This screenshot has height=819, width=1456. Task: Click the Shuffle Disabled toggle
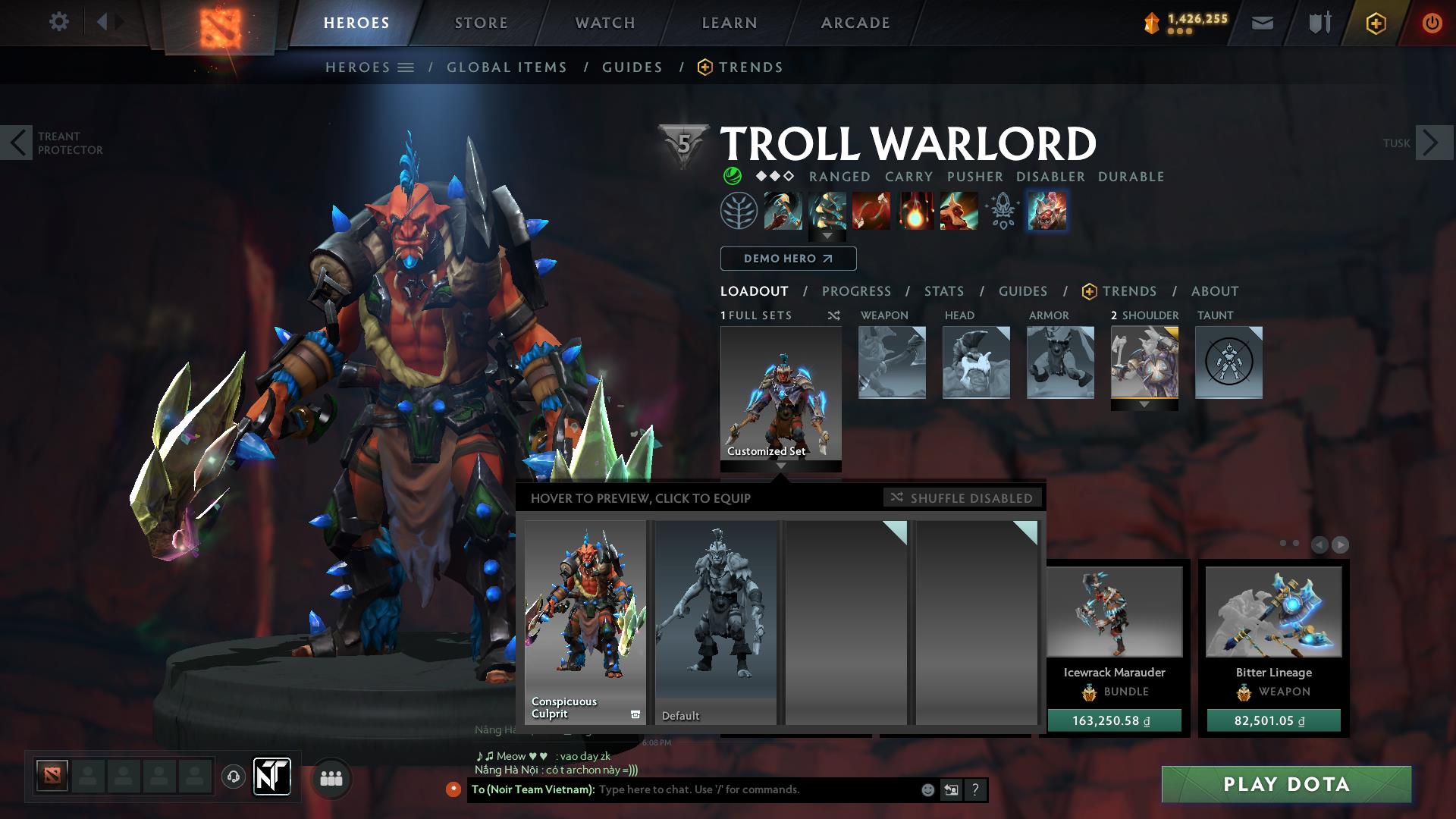click(x=962, y=498)
